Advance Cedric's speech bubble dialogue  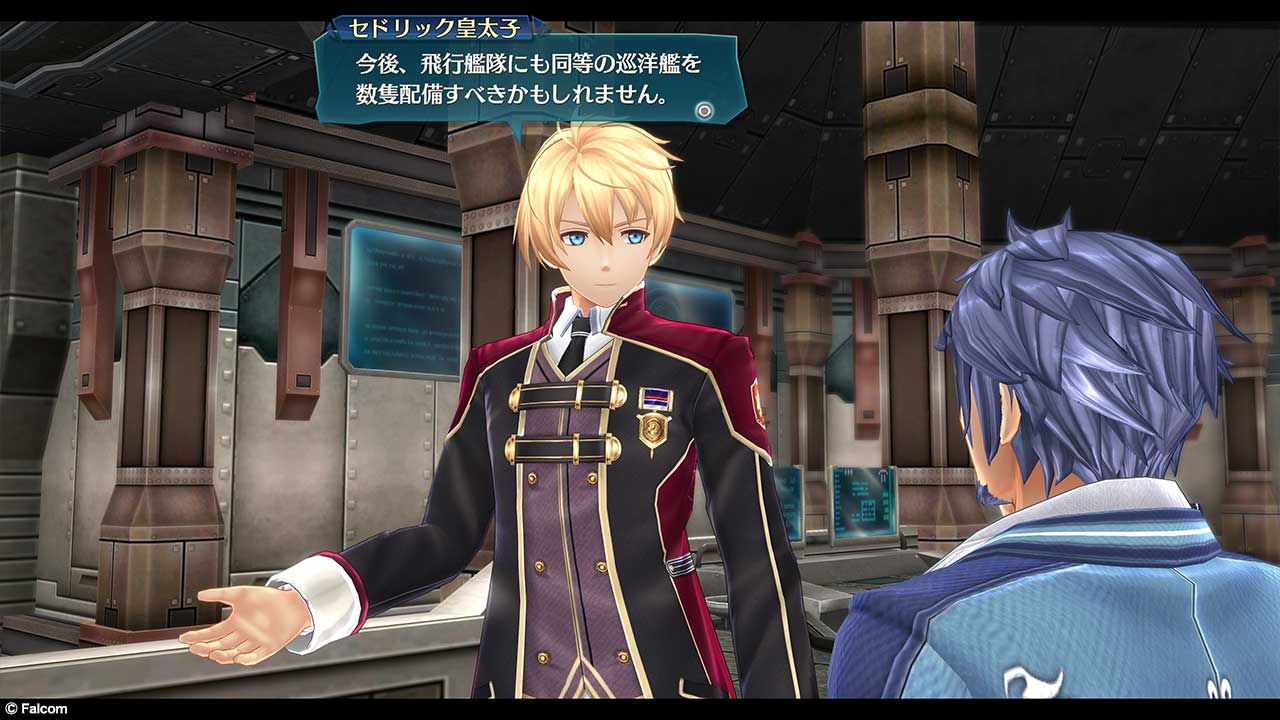(x=528, y=81)
